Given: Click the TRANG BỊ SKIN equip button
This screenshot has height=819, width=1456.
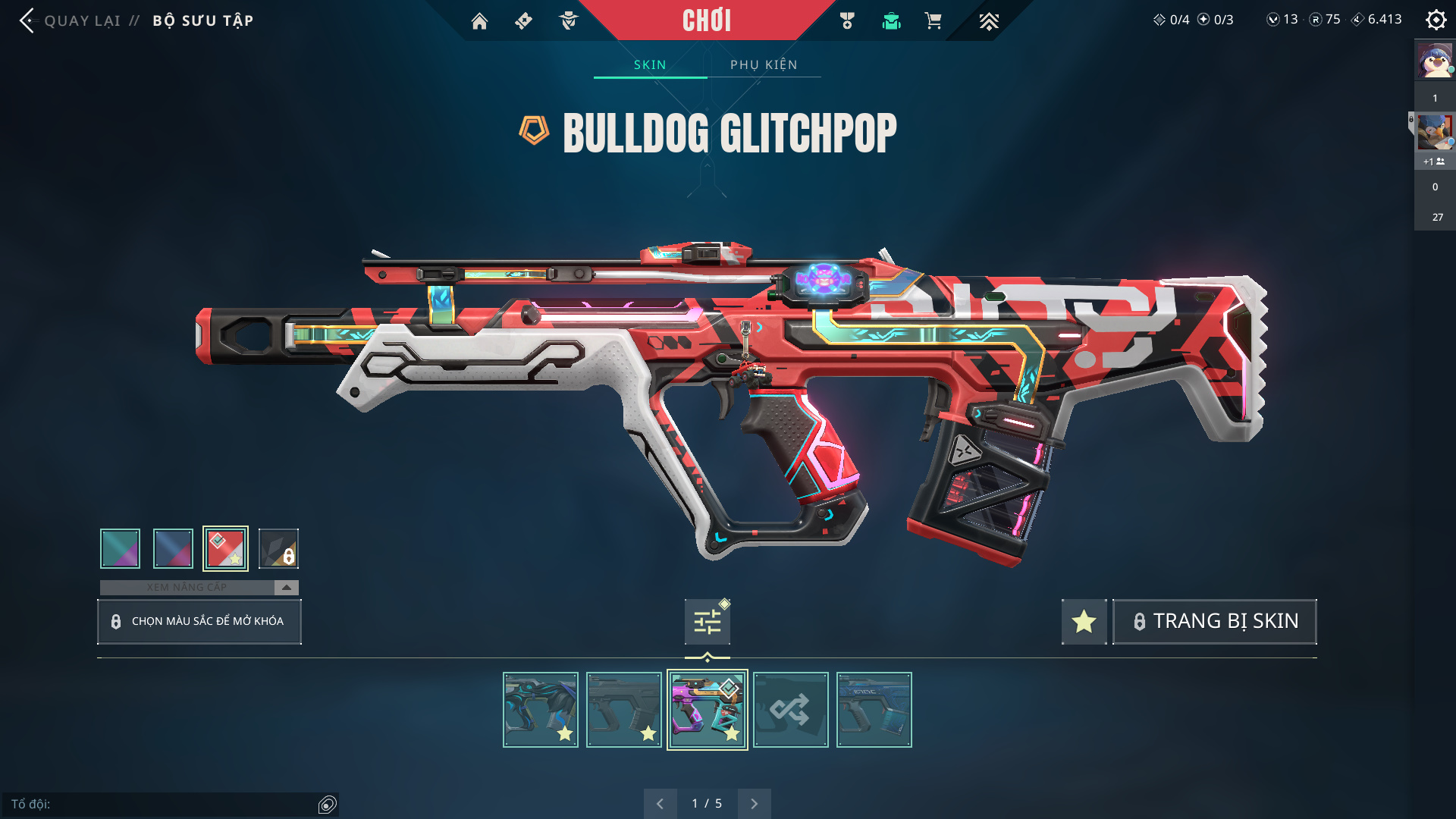Looking at the screenshot, I should (x=1214, y=622).
